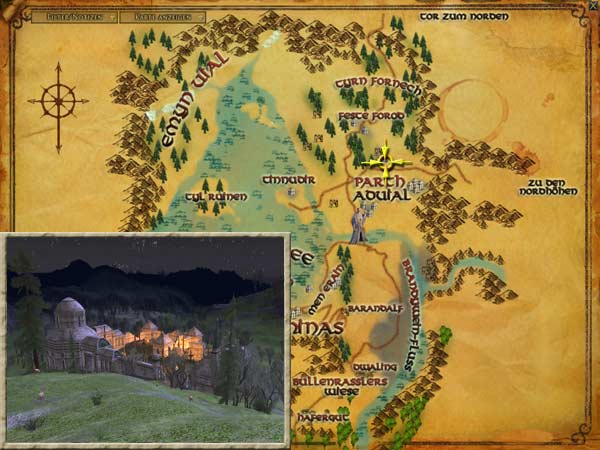The height and width of the screenshot is (450, 600).
Task: Follow the Tor zum Norden map link
Action: point(464,17)
